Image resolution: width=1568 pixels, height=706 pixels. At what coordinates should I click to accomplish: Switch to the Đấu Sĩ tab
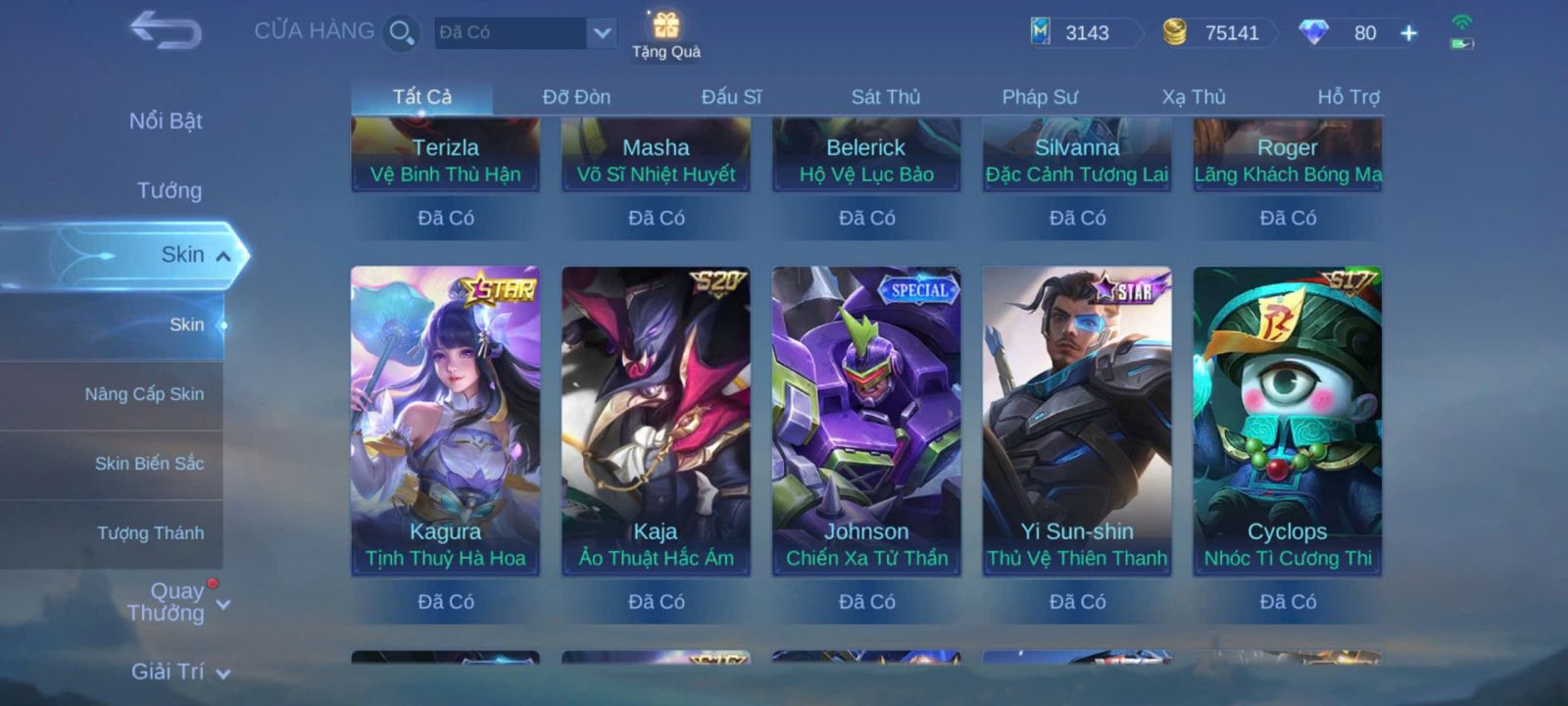[731, 97]
